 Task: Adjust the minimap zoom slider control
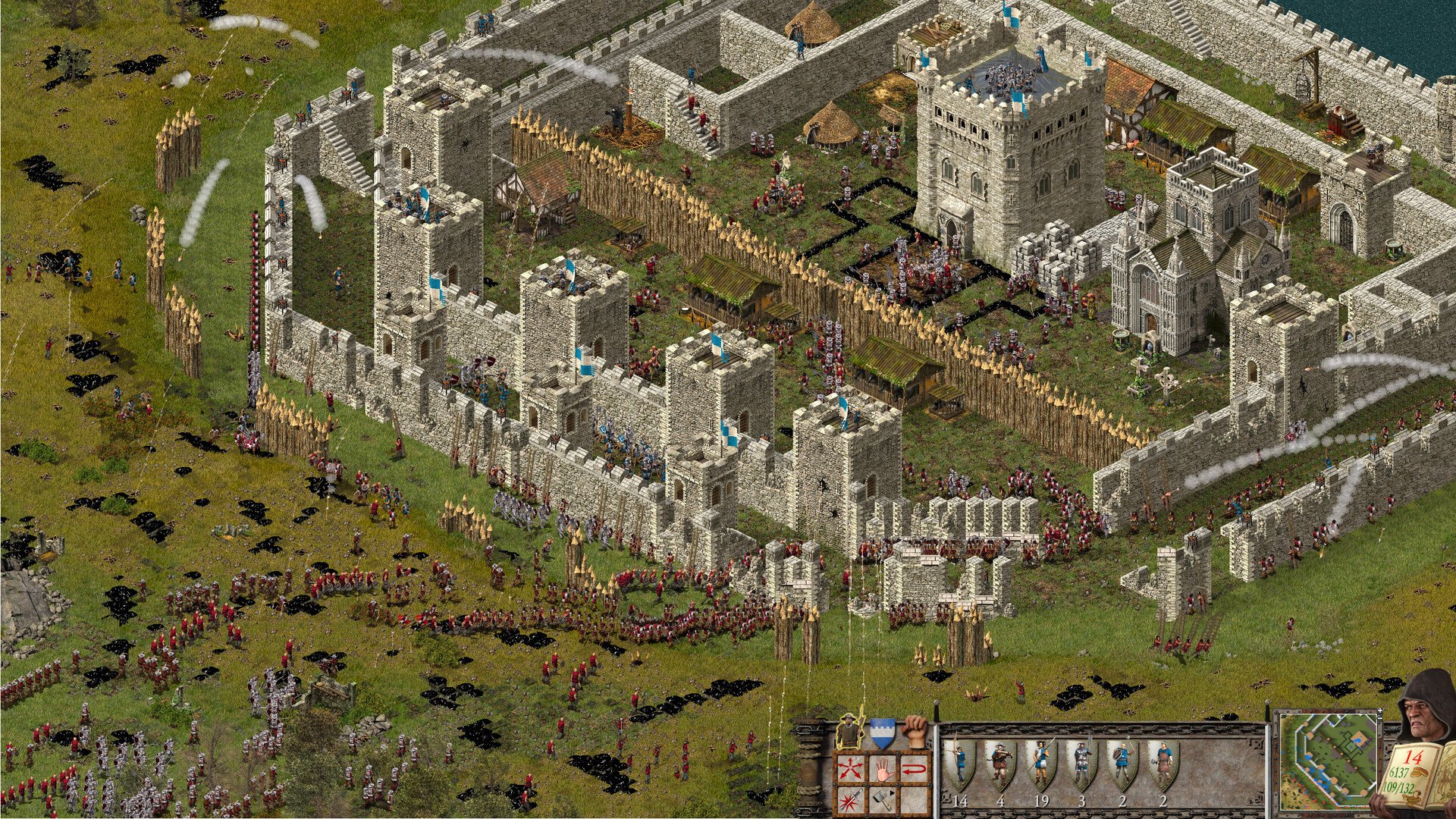pyautogui.click(x=1380, y=715)
